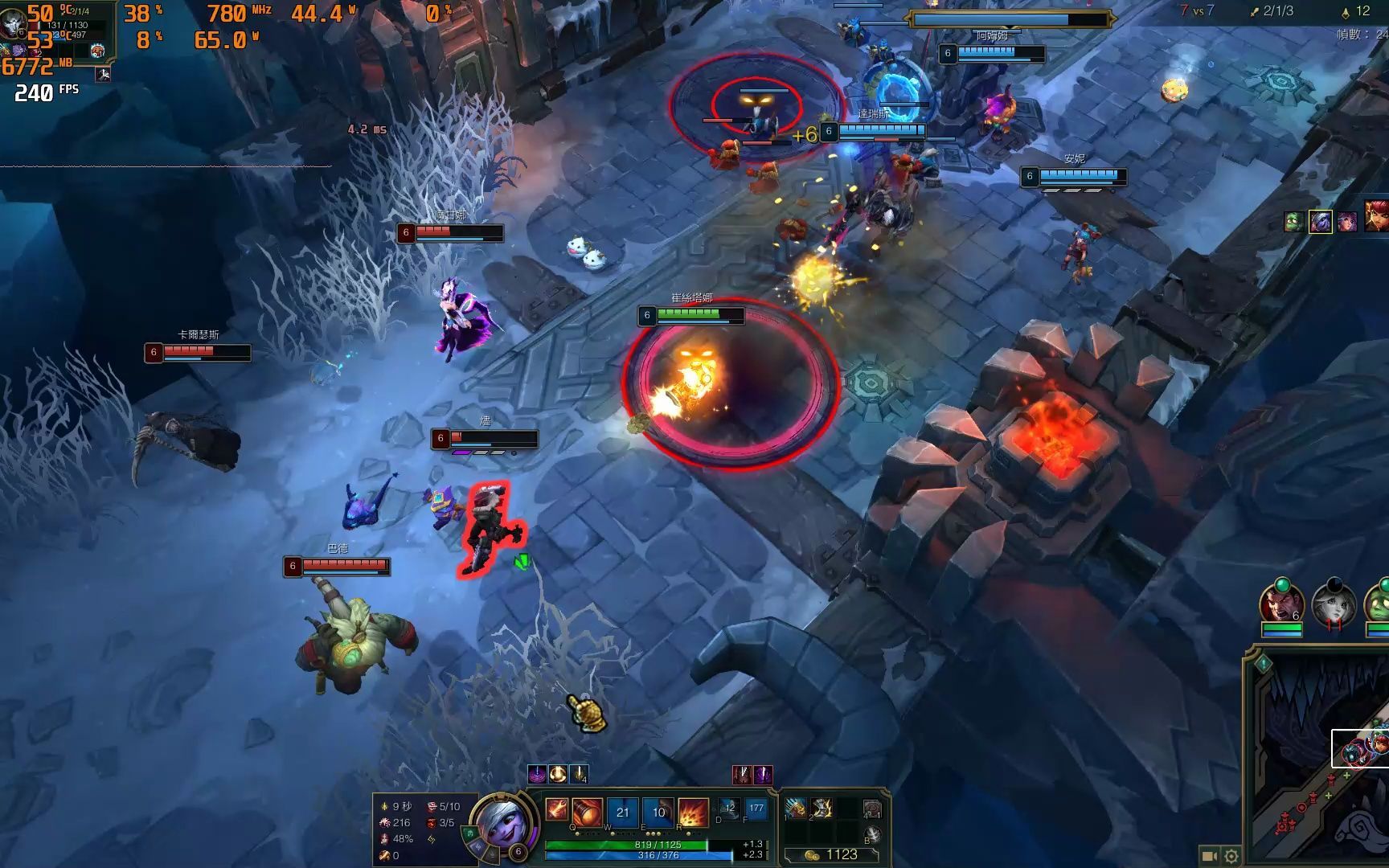Viewport: 1389px width, 868px height.
Task: Use the item in inventory slot 2
Action: [822, 809]
